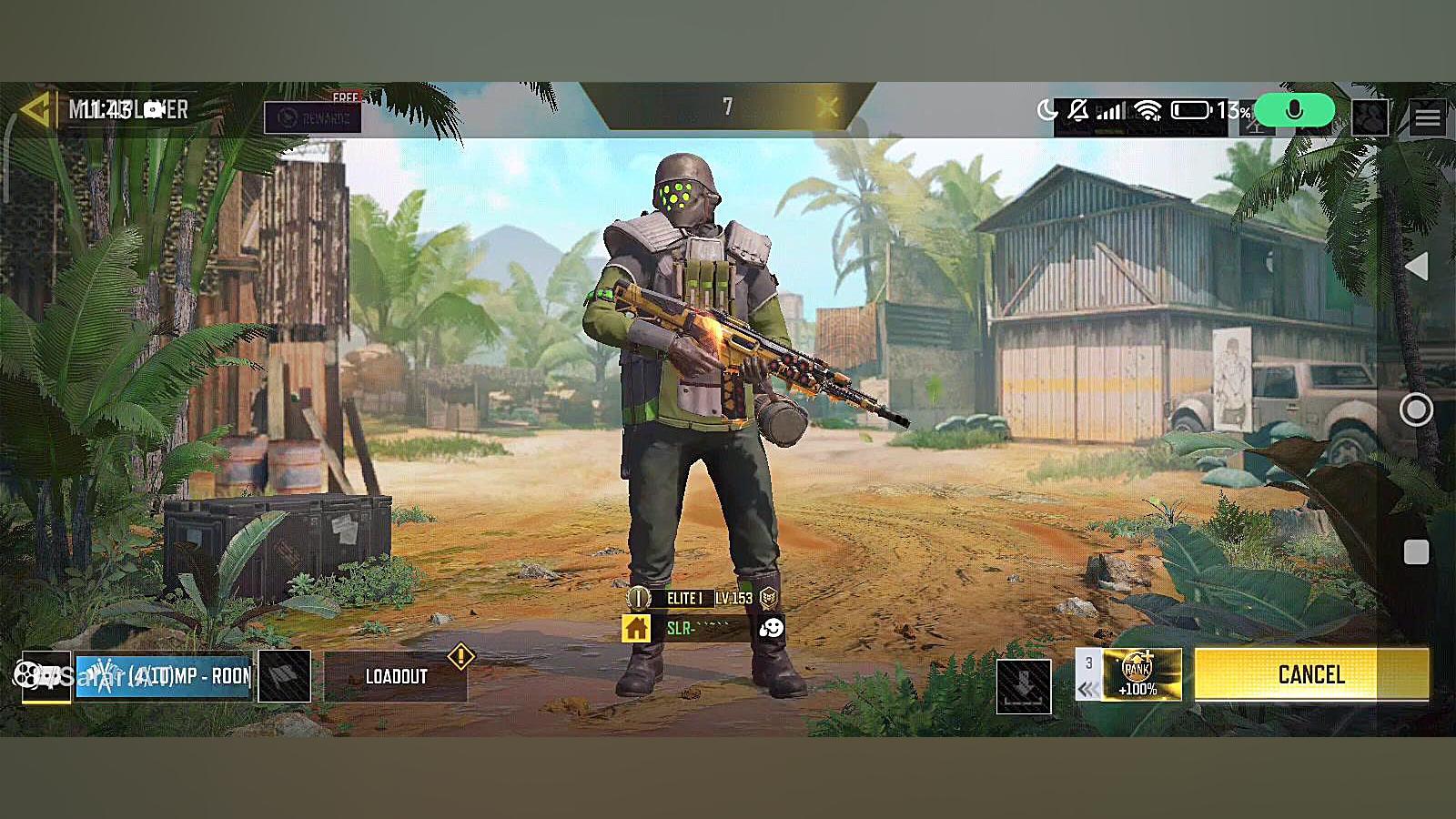Cancel matchmaking with the yellow CANCEL button
This screenshot has width=1456, height=819.
click(x=1310, y=674)
